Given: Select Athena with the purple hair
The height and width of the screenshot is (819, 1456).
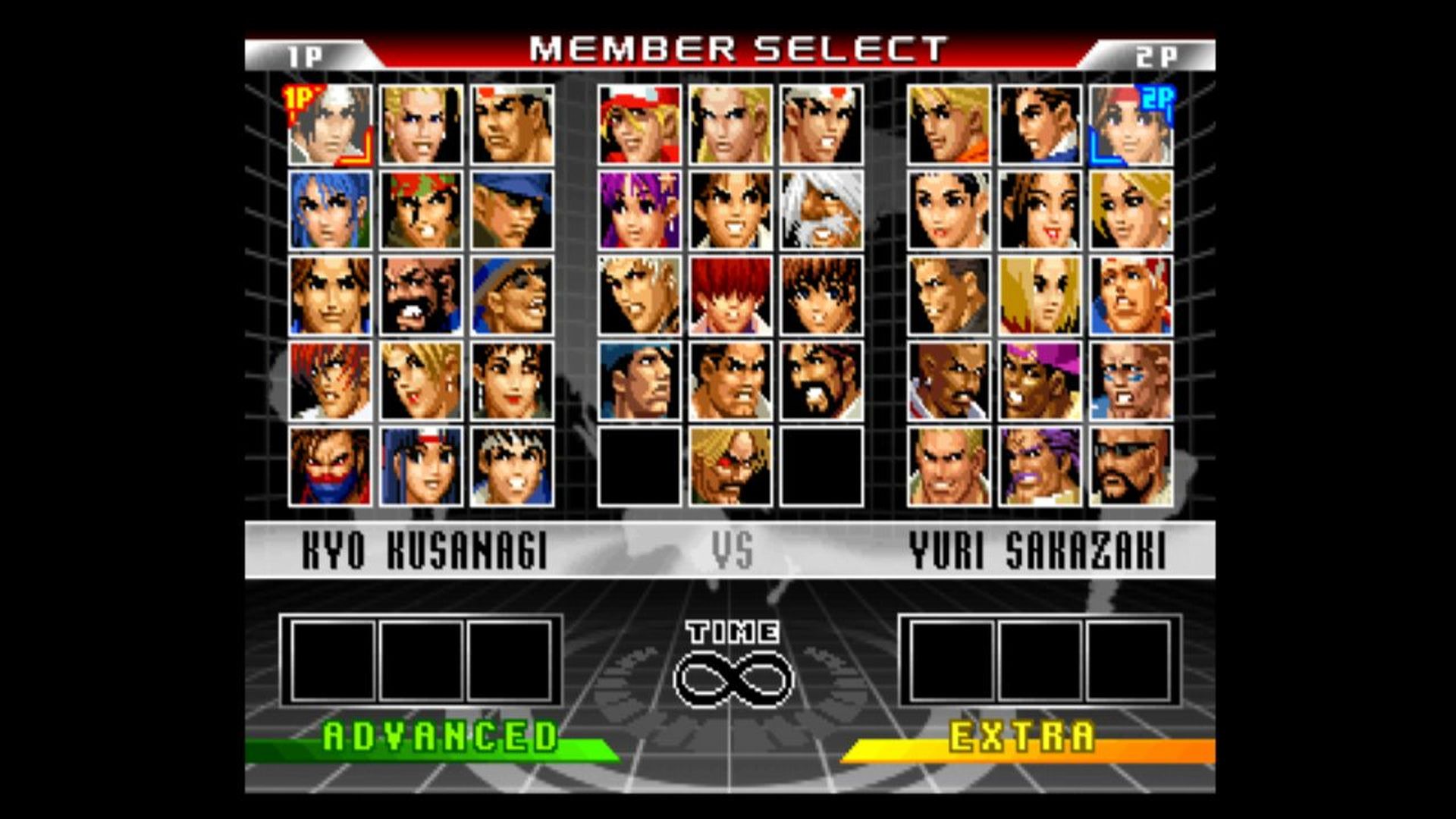Looking at the screenshot, I should point(639,210).
